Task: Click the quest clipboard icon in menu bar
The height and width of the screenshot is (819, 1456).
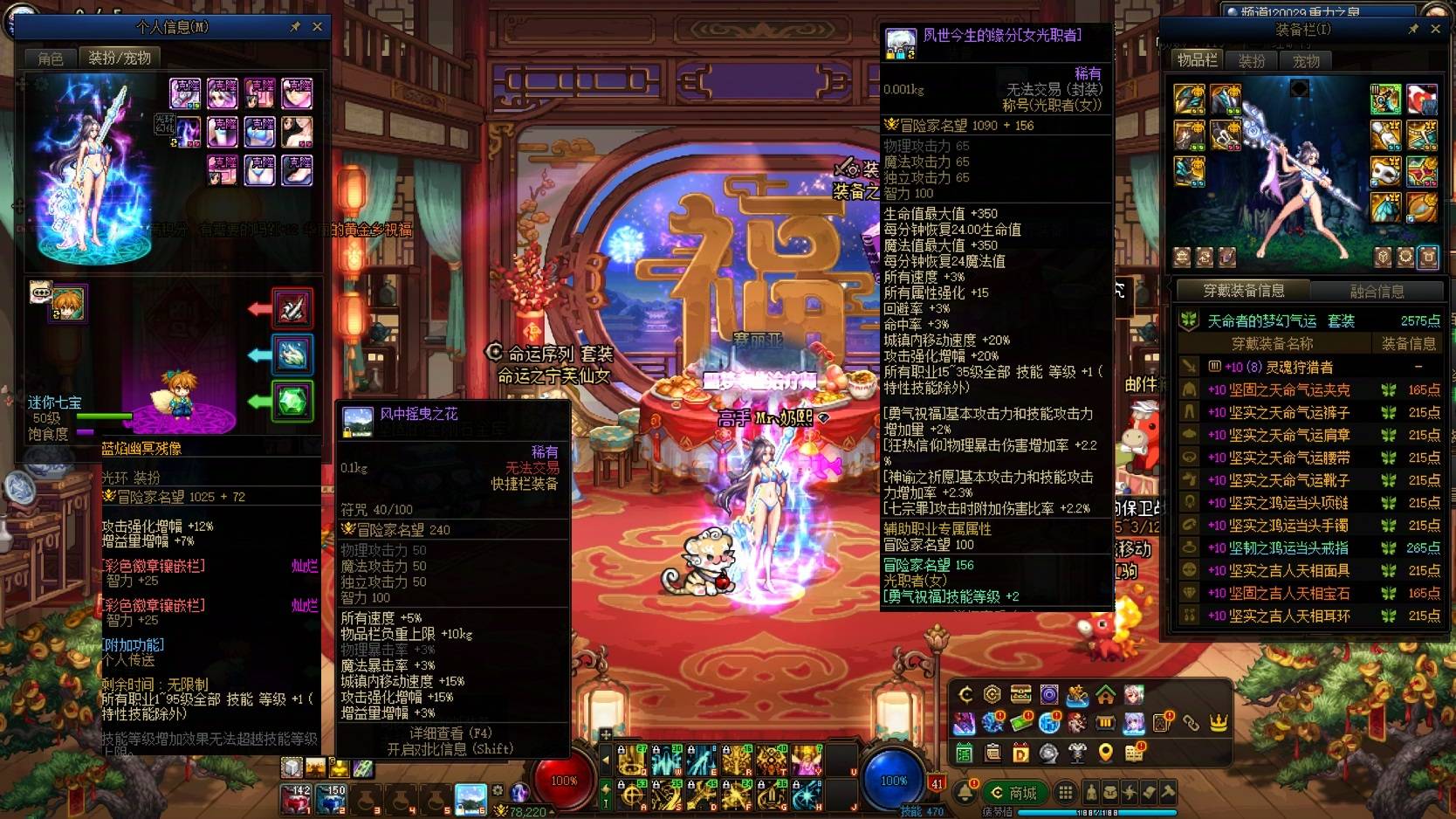Action: (992, 754)
